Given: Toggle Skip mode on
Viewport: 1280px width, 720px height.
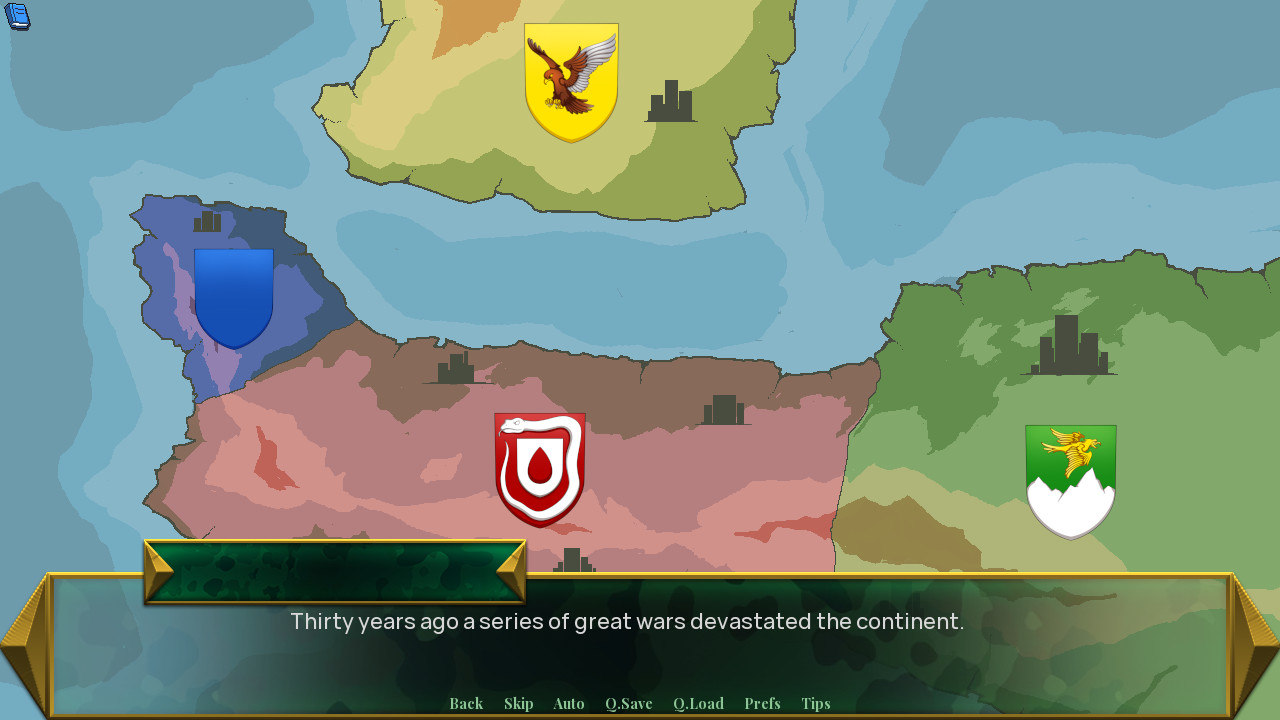Looking at the screenshot, I should tap(519, 703).
